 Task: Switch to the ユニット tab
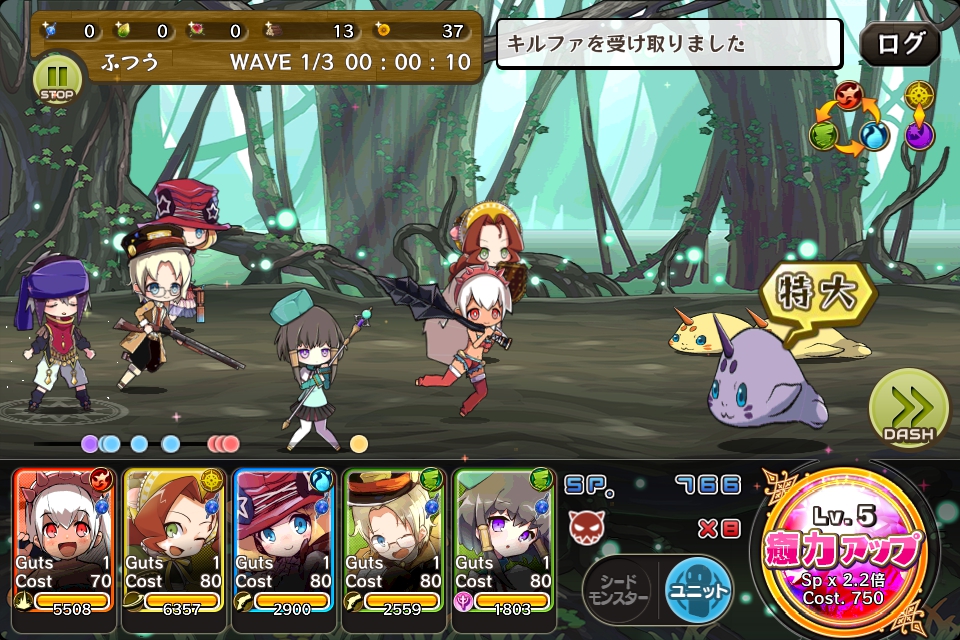point(697,588)
